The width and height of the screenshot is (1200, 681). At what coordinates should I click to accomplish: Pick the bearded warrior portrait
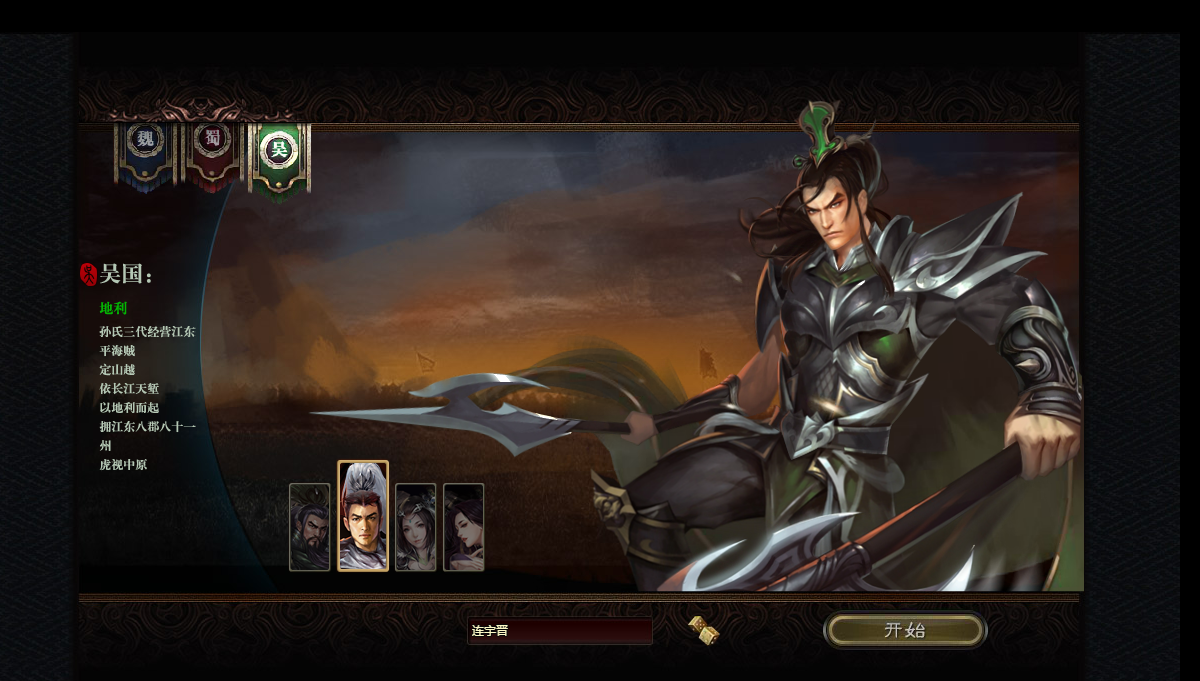tap(309, 527)
